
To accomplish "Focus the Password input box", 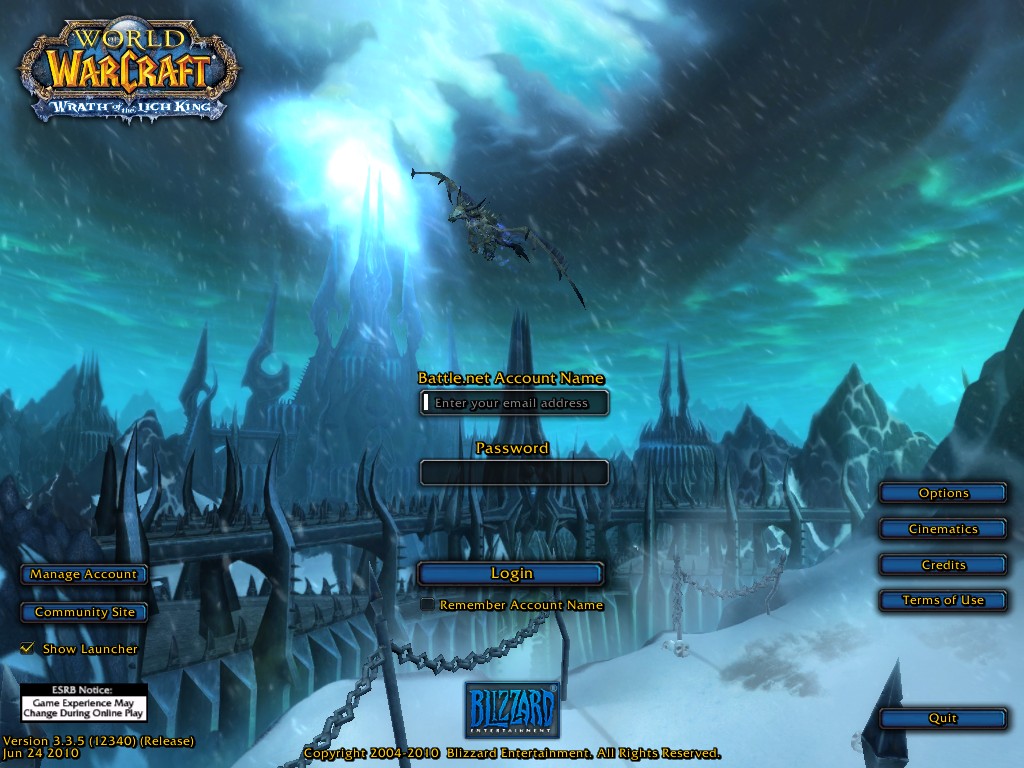I will click(x=513, y=472).
